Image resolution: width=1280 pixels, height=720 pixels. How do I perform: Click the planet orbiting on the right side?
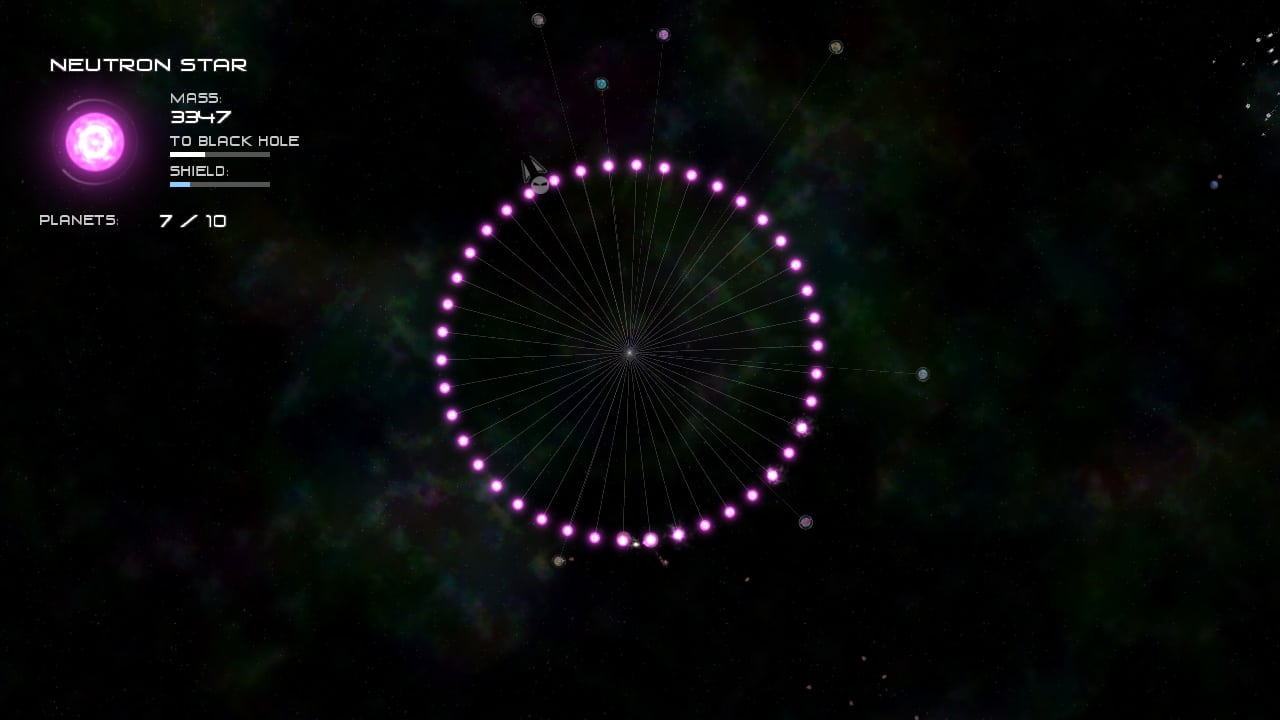[921, 375]
